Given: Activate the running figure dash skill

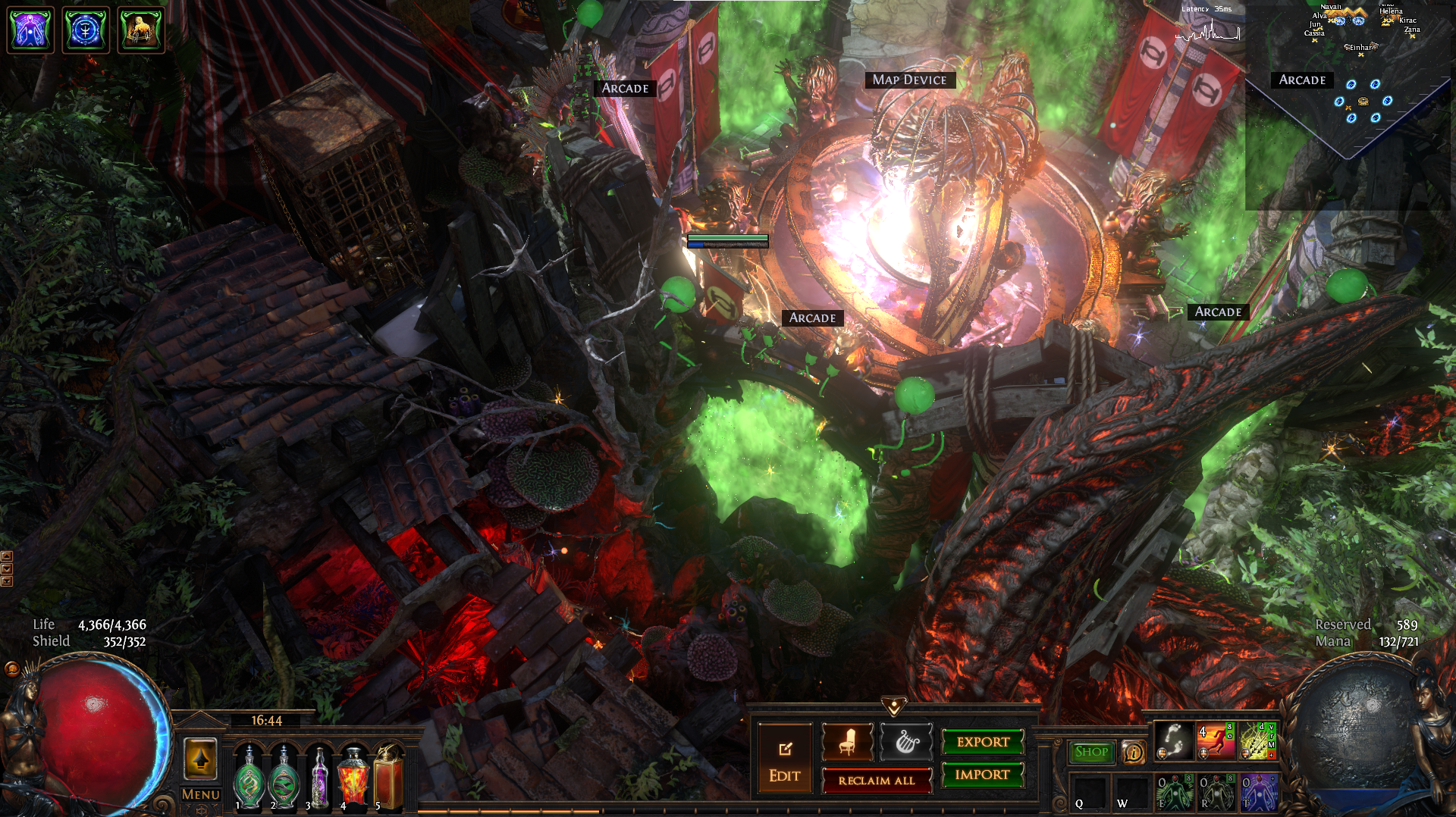Looking at the screenshot, I should point(1216,740).
